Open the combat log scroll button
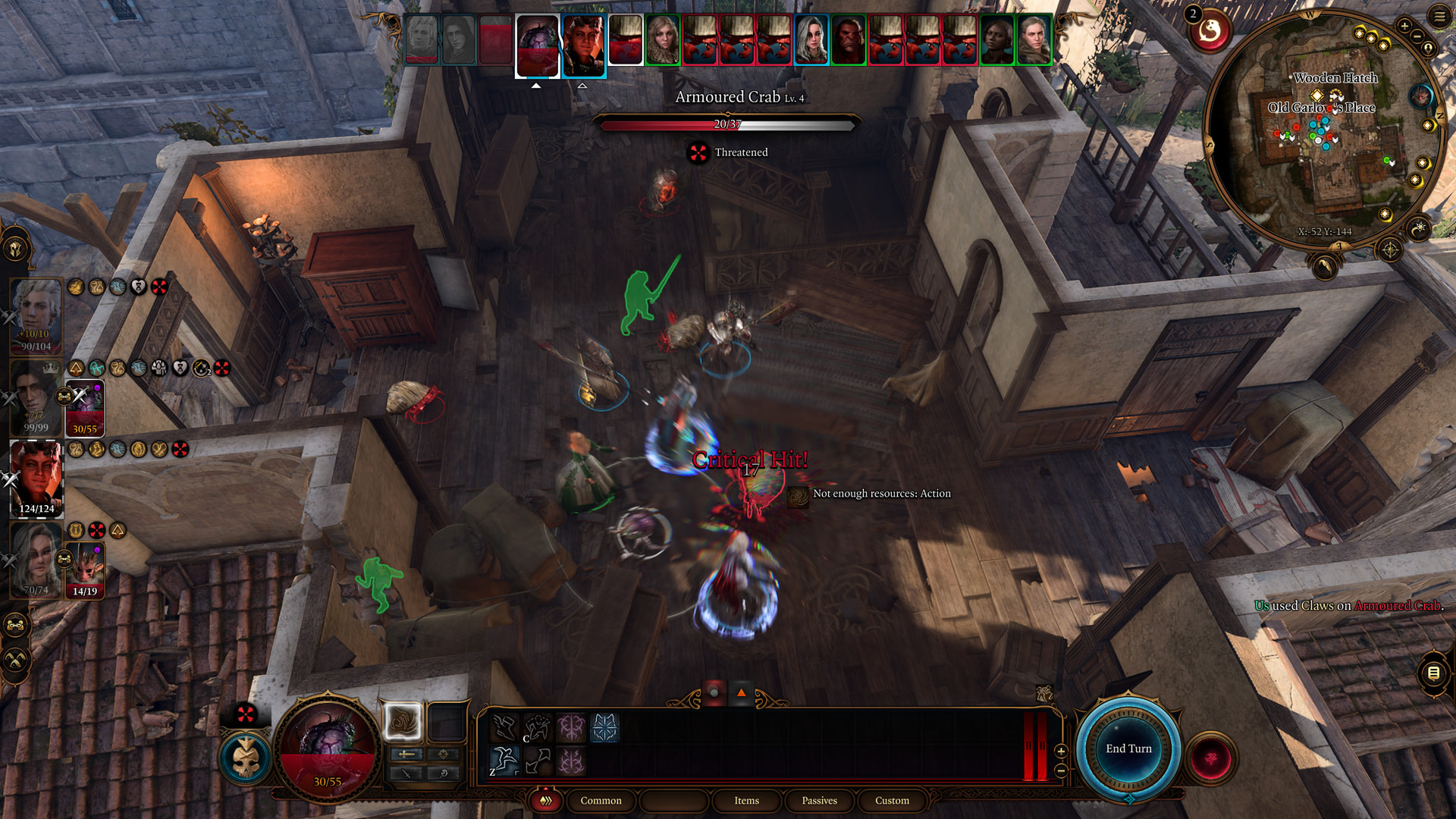The height and width of the screenshot is (819, 1456). pyautogui.click(x=1433, y=673)
